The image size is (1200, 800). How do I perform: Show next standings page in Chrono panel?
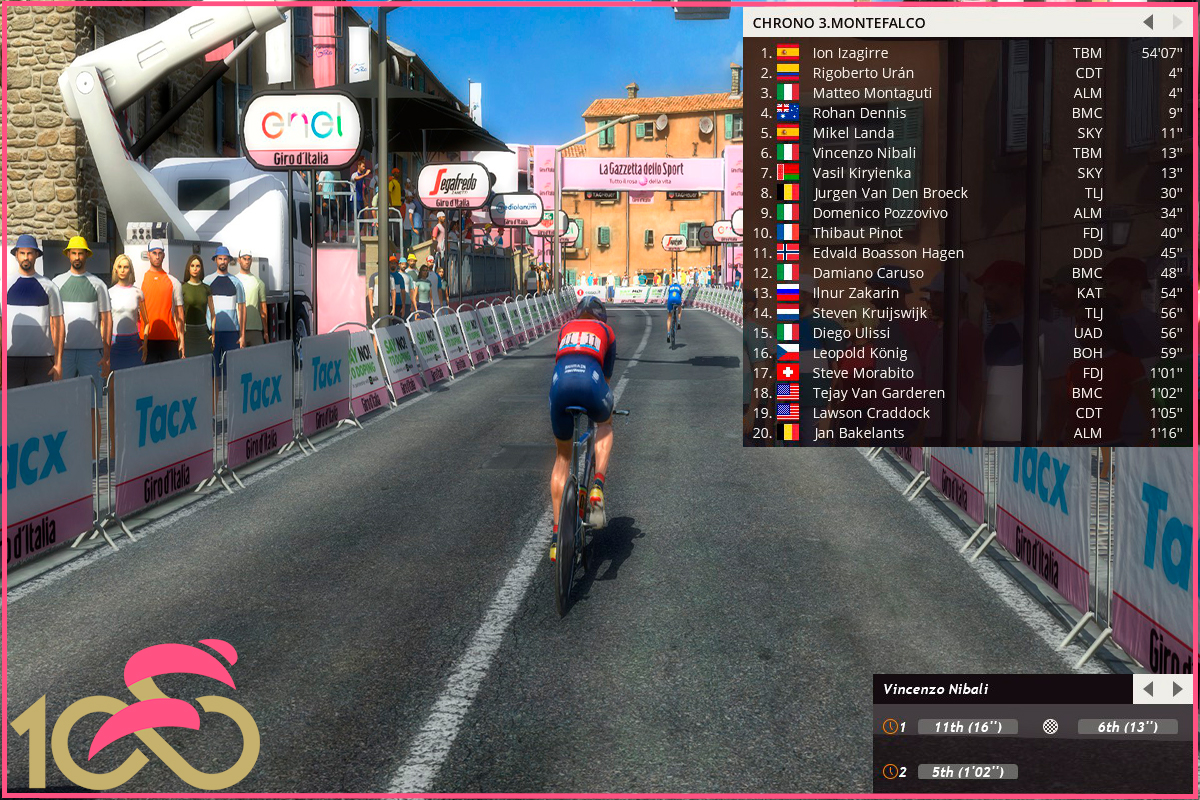[x=1176, y=22]
